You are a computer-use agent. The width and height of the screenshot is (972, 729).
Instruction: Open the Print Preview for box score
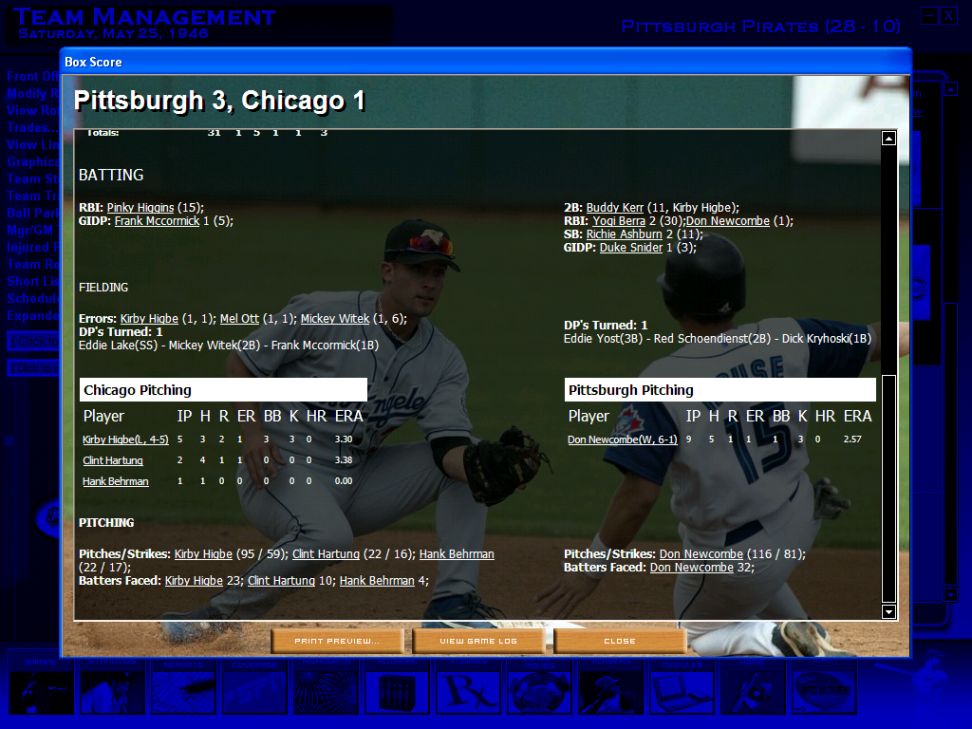click(337, 641)
